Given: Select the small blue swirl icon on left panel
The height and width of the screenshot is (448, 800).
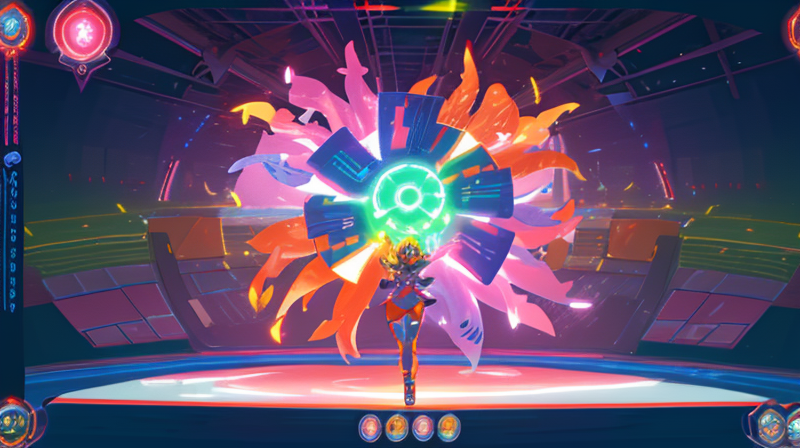Looking at the screenshot, I should point(12,159).
